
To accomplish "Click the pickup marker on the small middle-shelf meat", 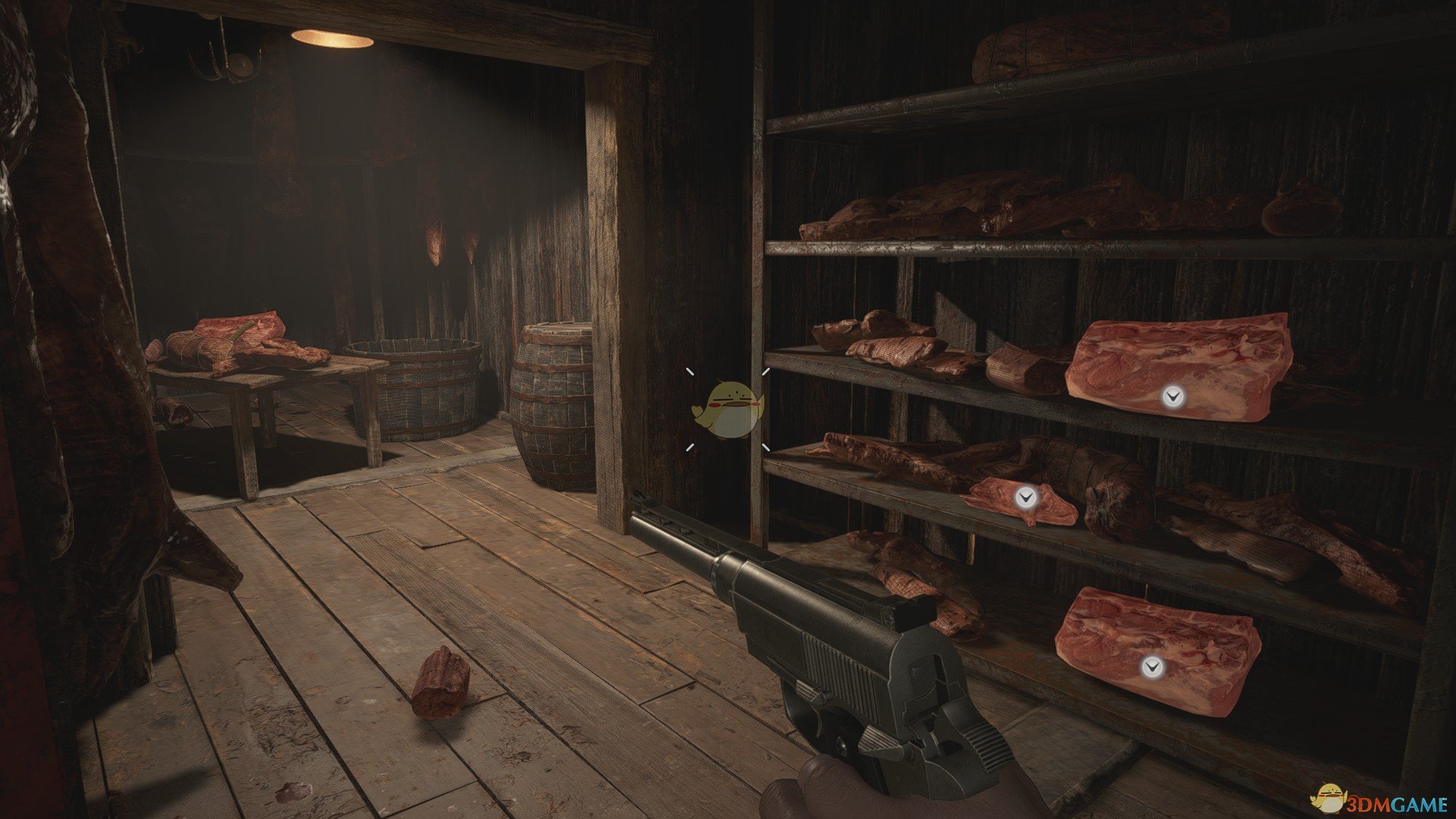I will (x=1026, y=497).
